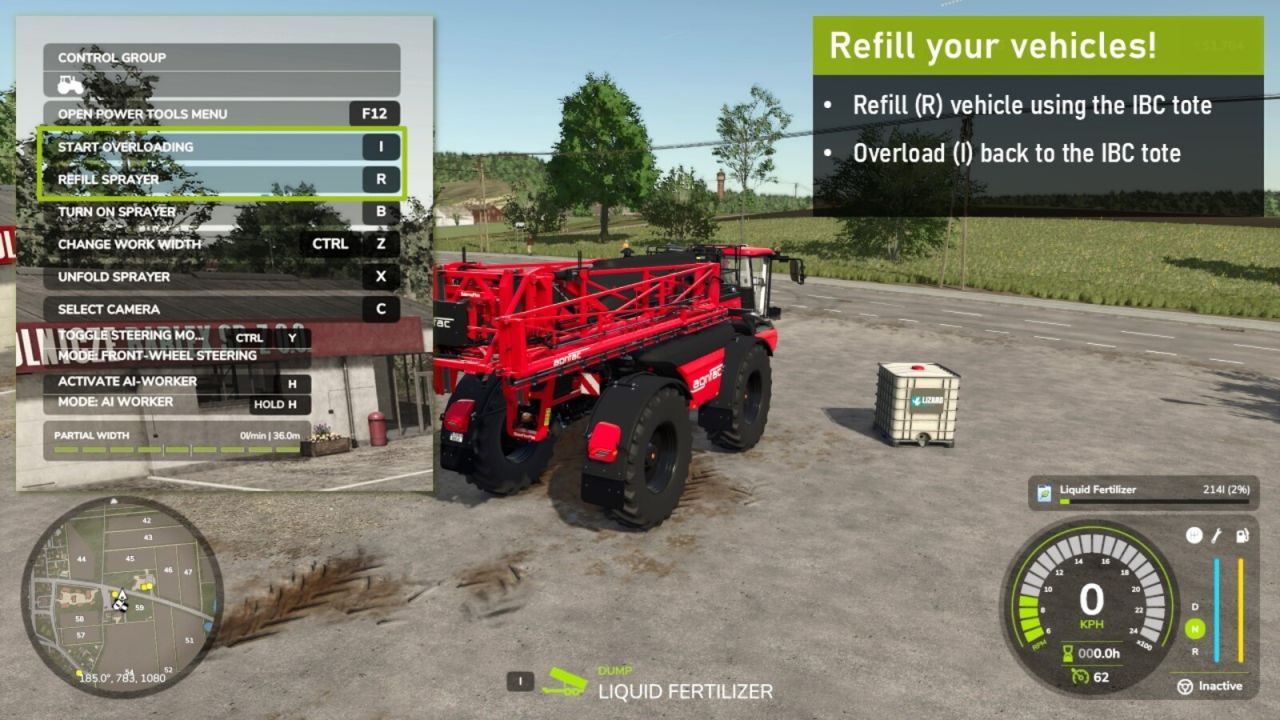This screenshot has width=1280, height=720.
Task: Click the fuel pump icon on the HUD
Action: 1242,536
